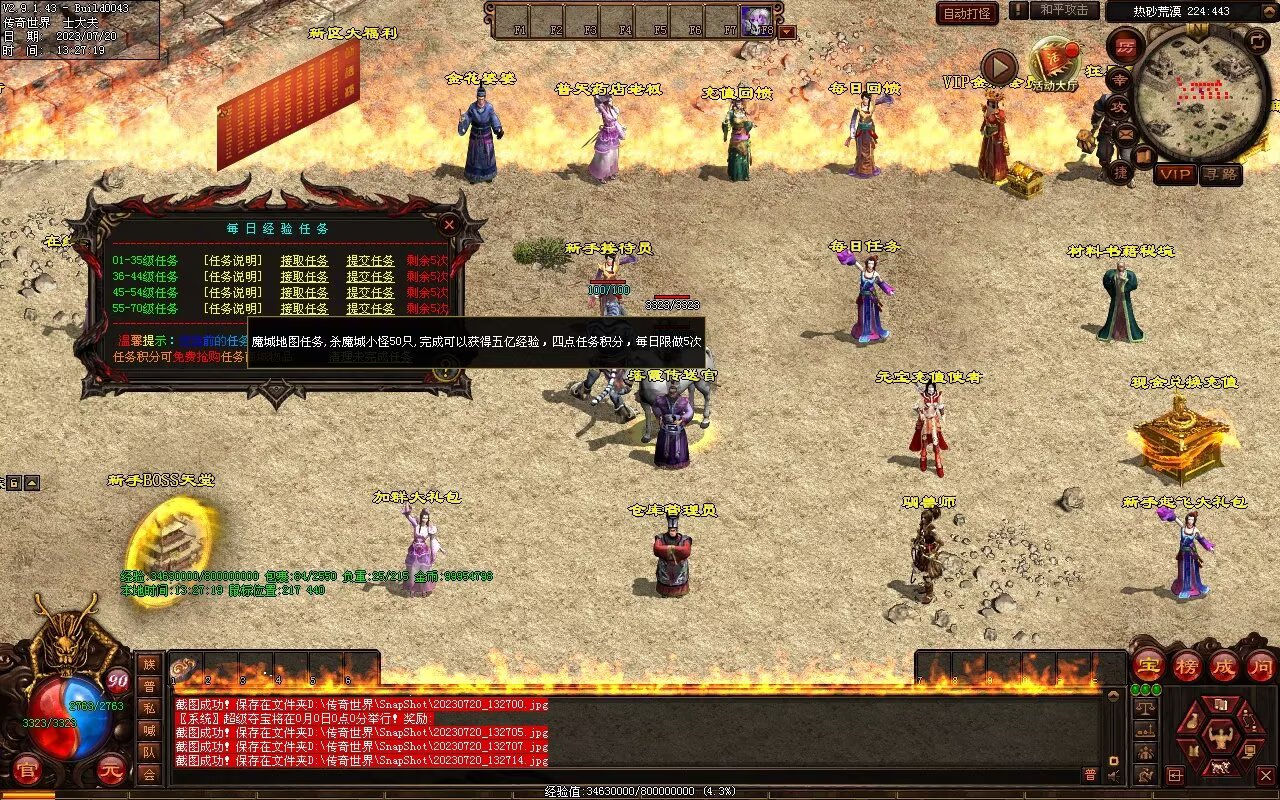
Task: Open the treasure shop button (宝)
Action: pyautogui.click(x=1148, y=665)
